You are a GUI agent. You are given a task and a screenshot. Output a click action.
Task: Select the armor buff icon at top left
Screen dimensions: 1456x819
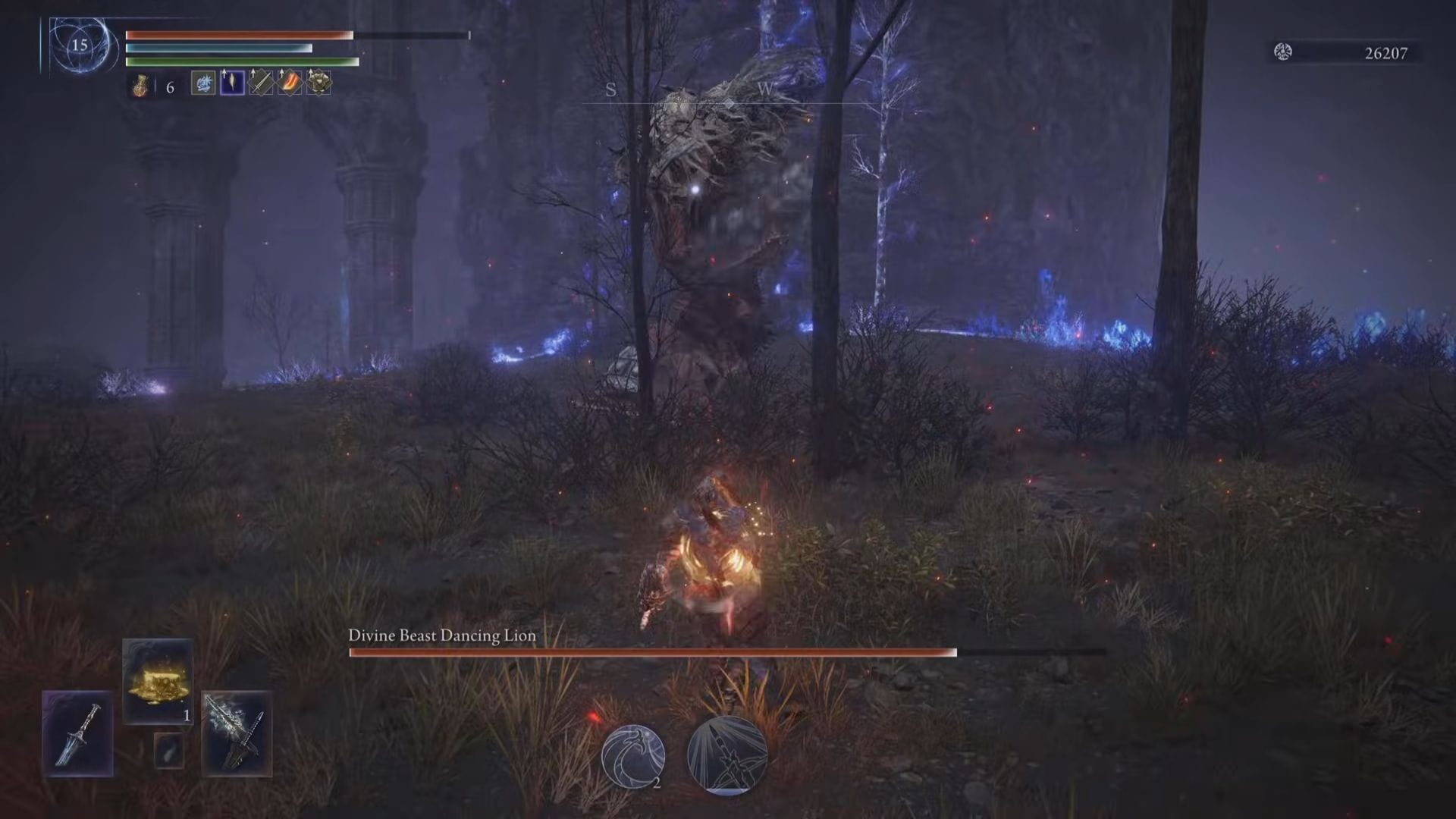[x=317, y=85]
